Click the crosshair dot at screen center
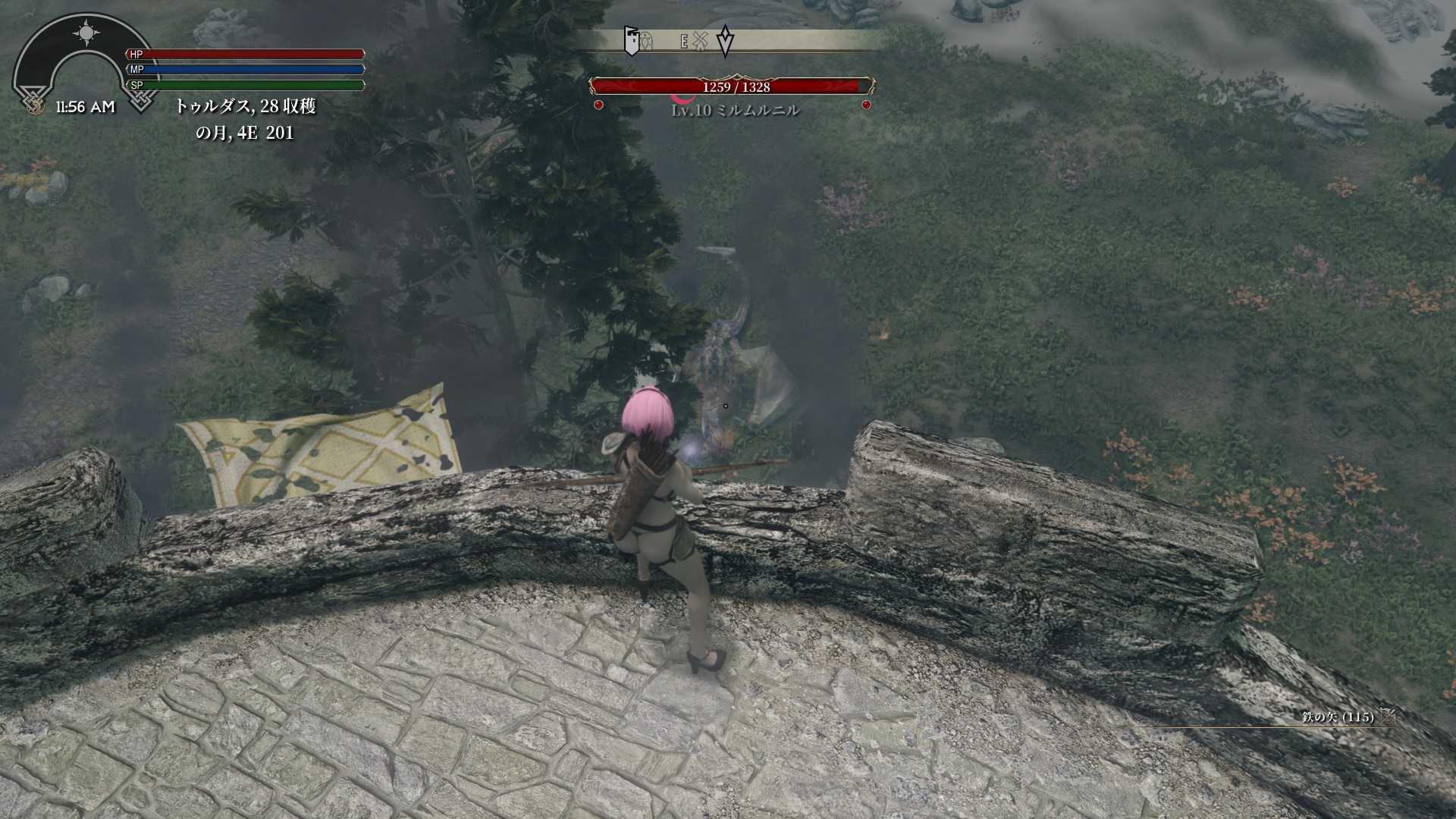Screen dimensions: 1456x819 coord(726,405)
